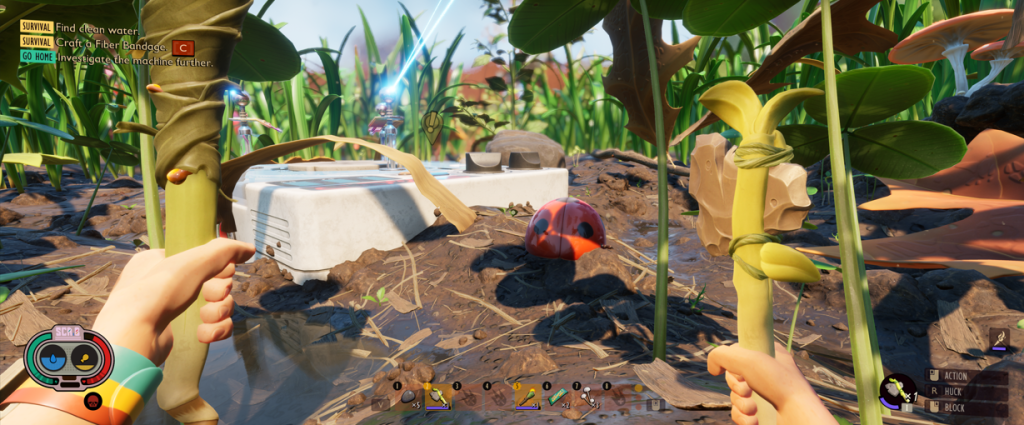Pick the white mushrooms in hotbar slot 7
The width and height of the screenshot is (1024, 425).
[x=588, y=397]
